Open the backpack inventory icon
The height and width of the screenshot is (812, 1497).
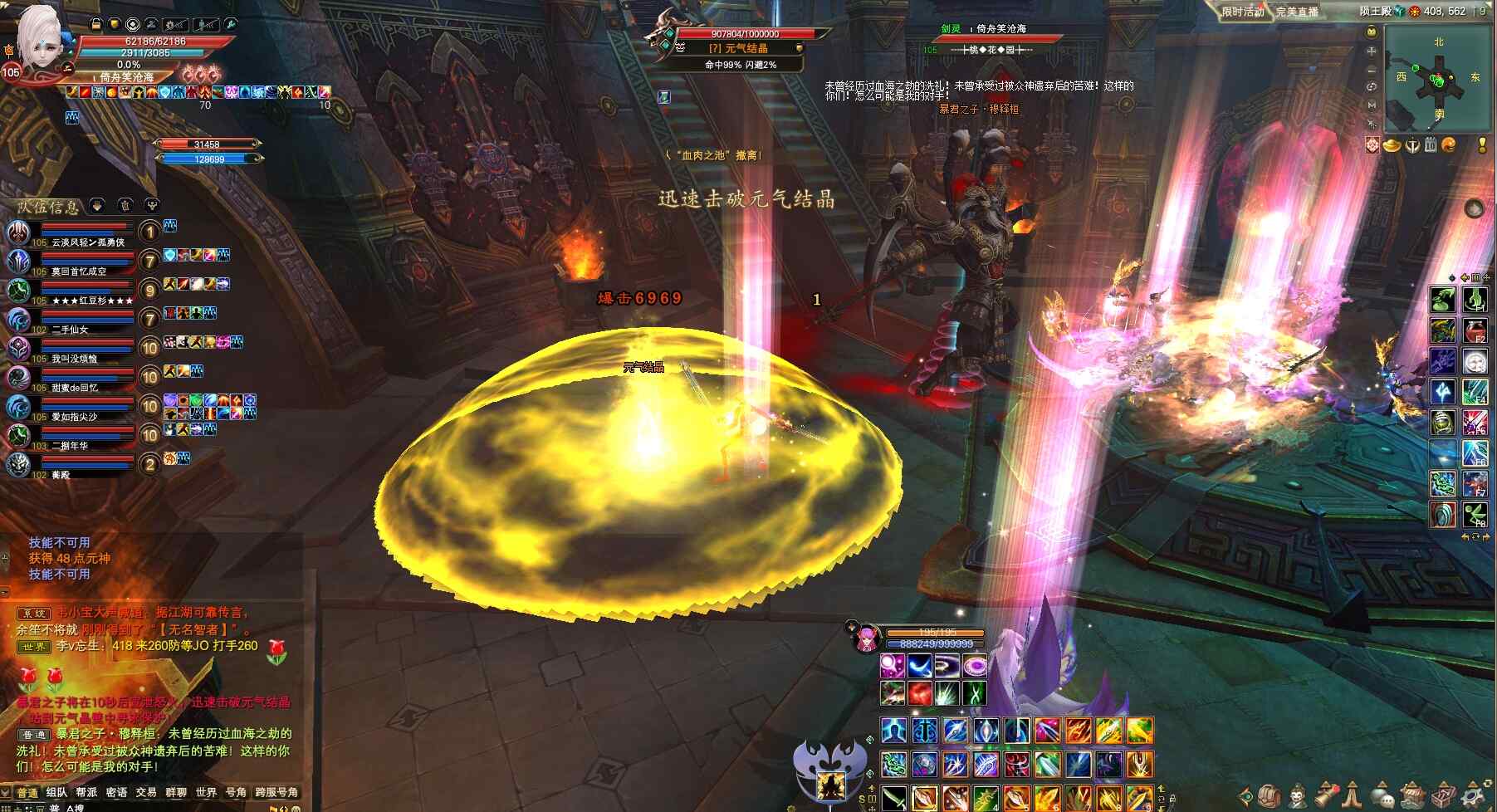(1269, 795)
